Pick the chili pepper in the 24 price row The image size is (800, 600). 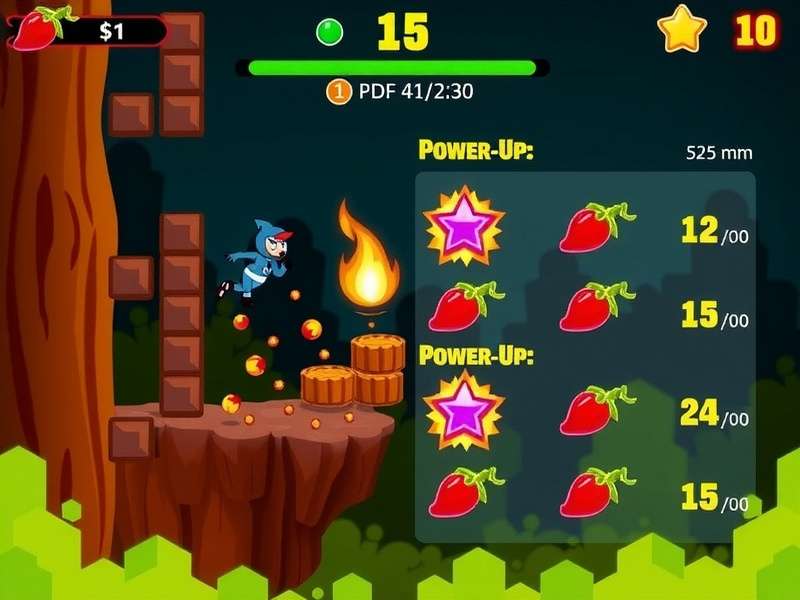click(596, 411)
